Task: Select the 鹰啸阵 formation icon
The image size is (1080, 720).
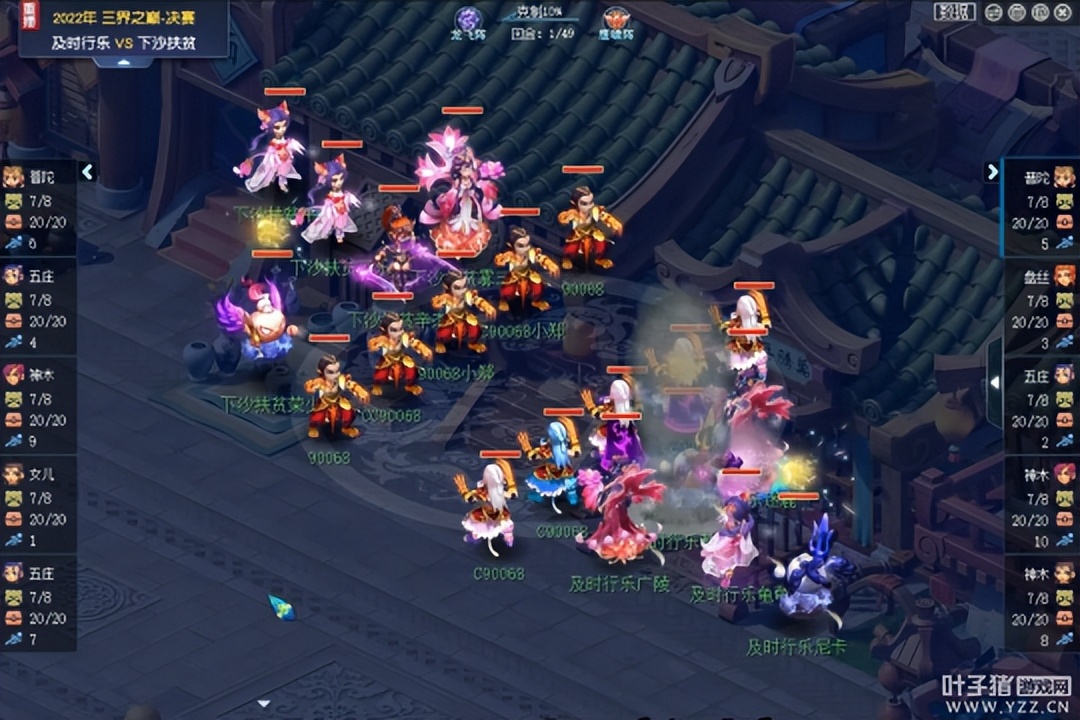Action: coord(616,20)
